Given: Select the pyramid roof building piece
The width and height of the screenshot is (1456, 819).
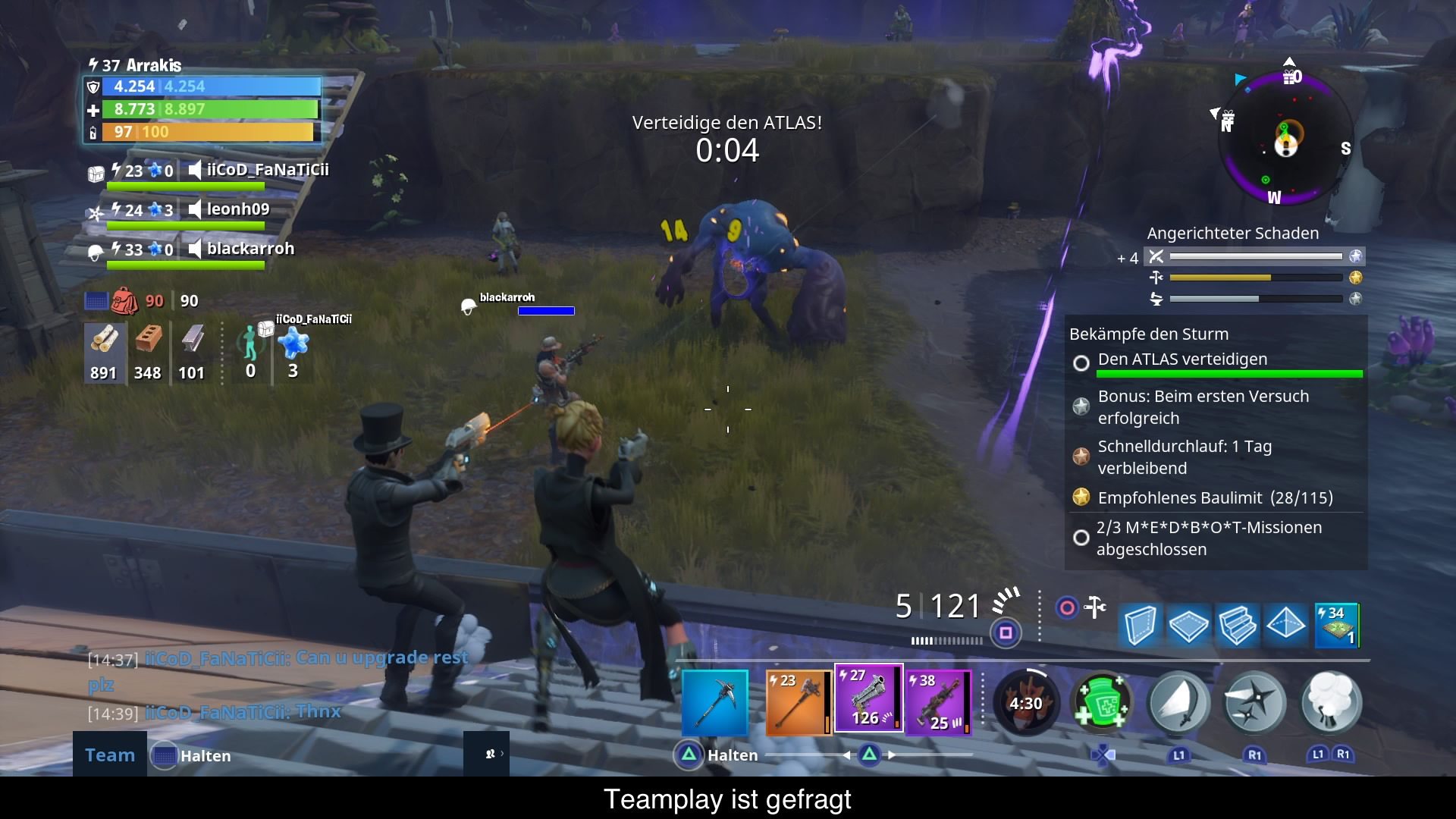Looking at the screenshot, I should 1286,625.
